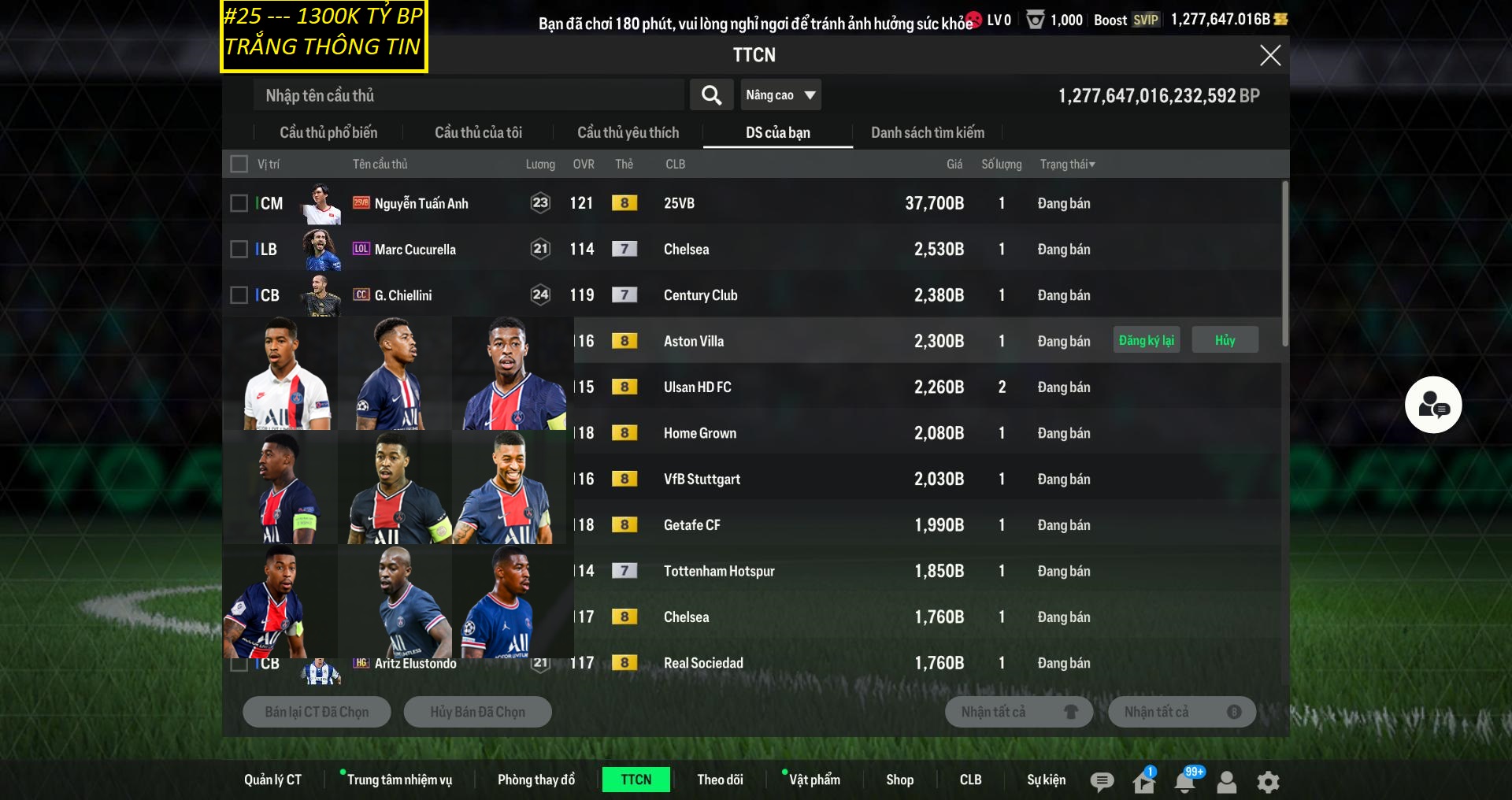Sort listings by Trạng thái column
Viewport: 1512px width, 800px height.
tap(1067, 164)
